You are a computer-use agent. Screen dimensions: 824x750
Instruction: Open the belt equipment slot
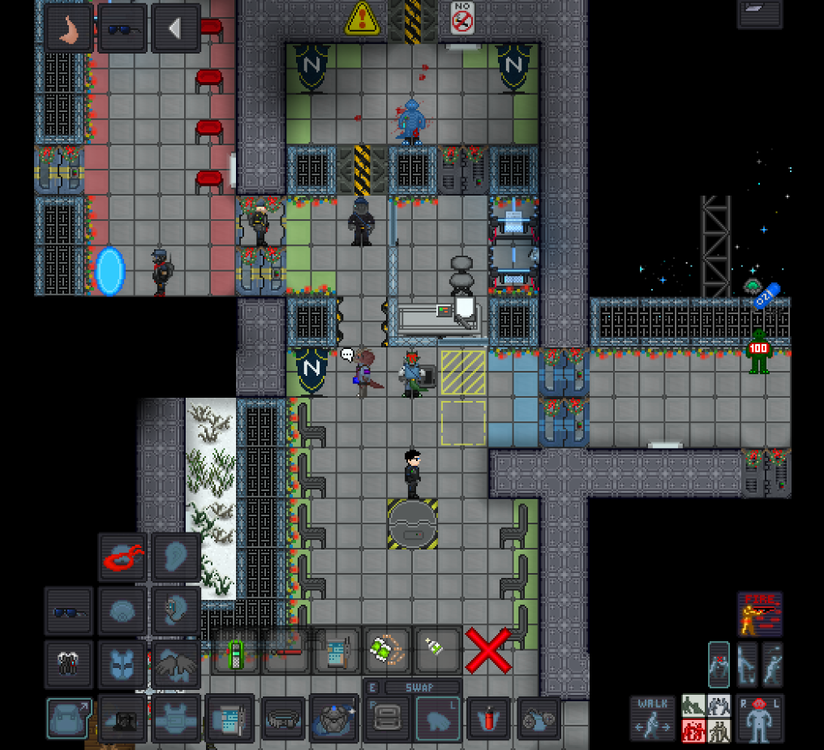(283, 718)
